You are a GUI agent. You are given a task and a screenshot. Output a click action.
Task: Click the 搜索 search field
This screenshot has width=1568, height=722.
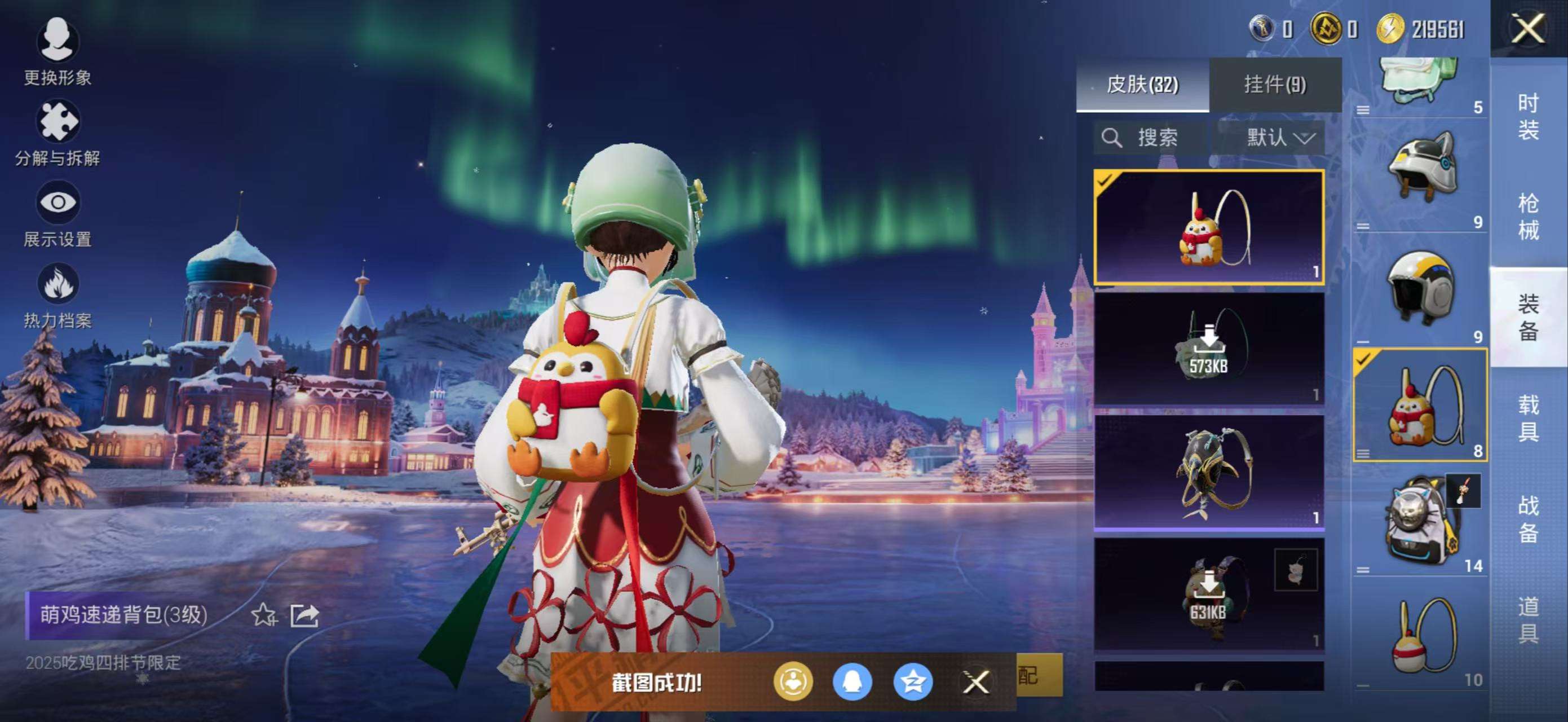[1150, 138]
